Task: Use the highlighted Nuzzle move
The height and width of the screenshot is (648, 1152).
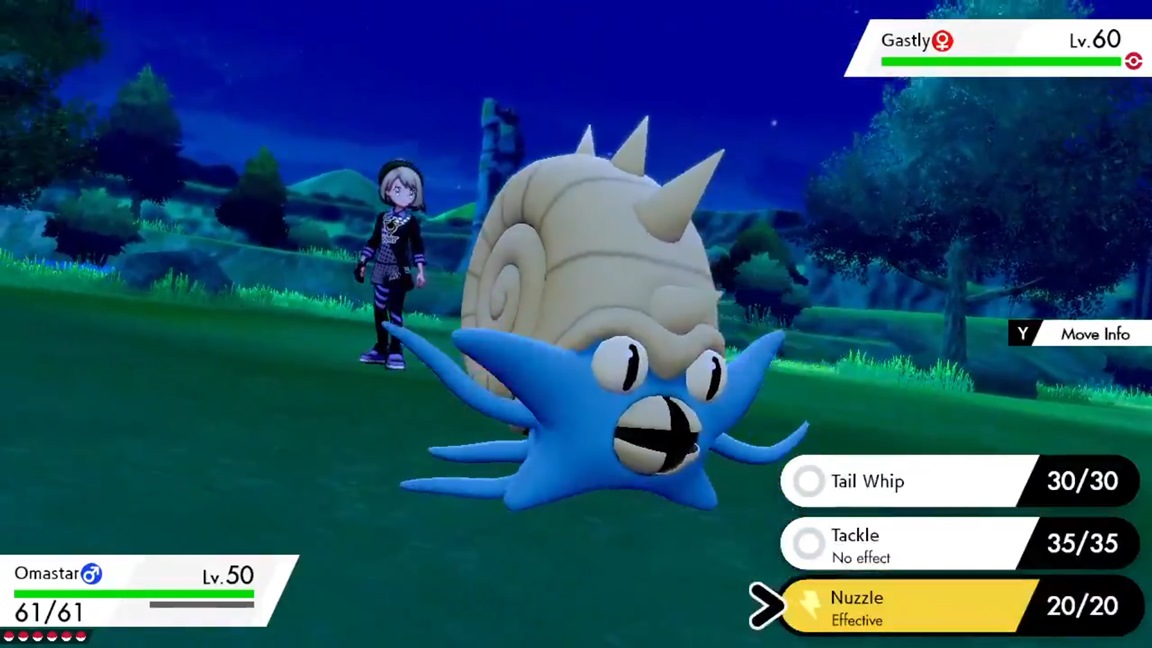Action: (x=905, y=606)
